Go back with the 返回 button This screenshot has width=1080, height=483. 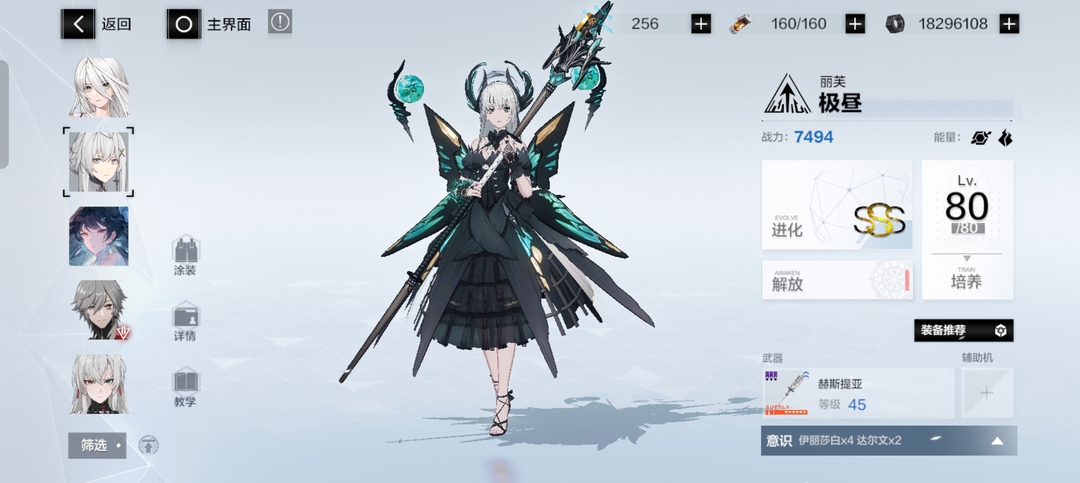coord(97,24)
